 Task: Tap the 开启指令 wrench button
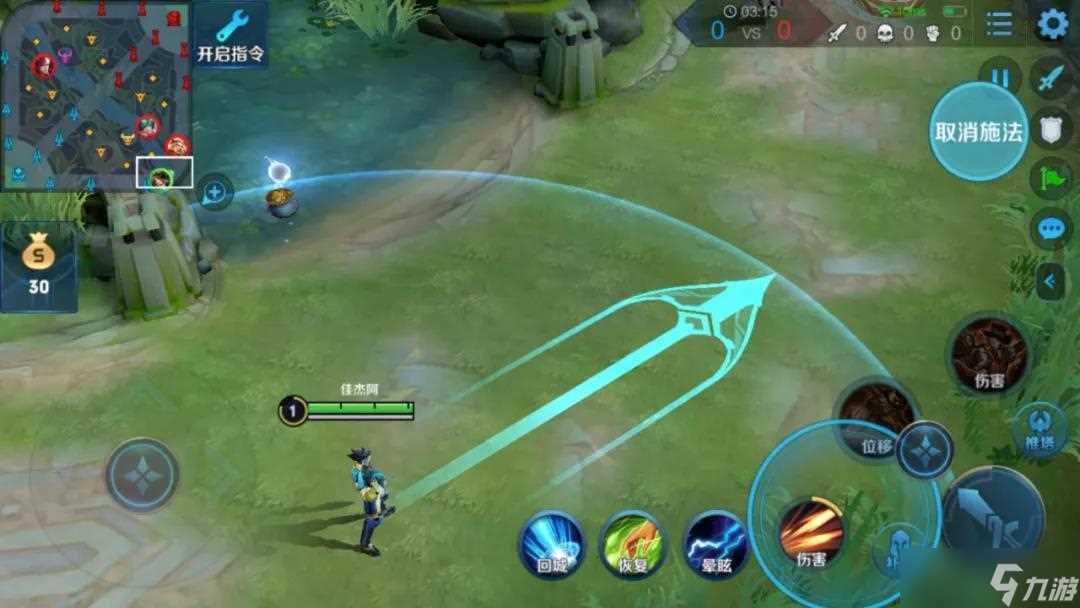point(231,35)
